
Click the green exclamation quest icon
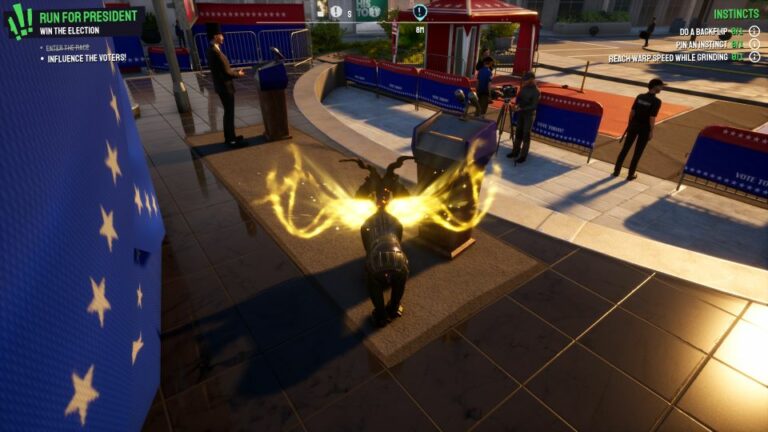coord(19,21)
